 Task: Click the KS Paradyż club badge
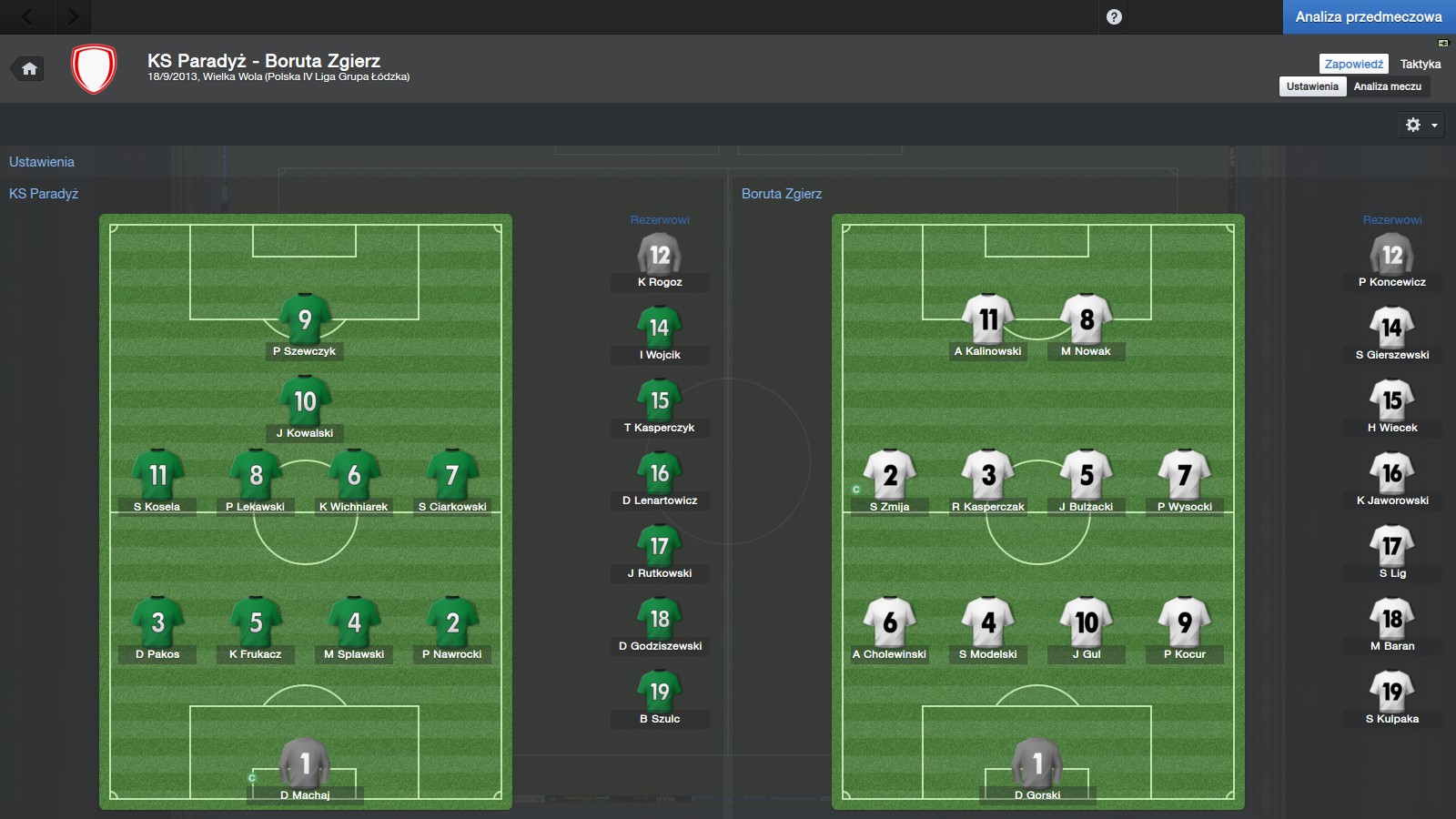pos(94,69)
